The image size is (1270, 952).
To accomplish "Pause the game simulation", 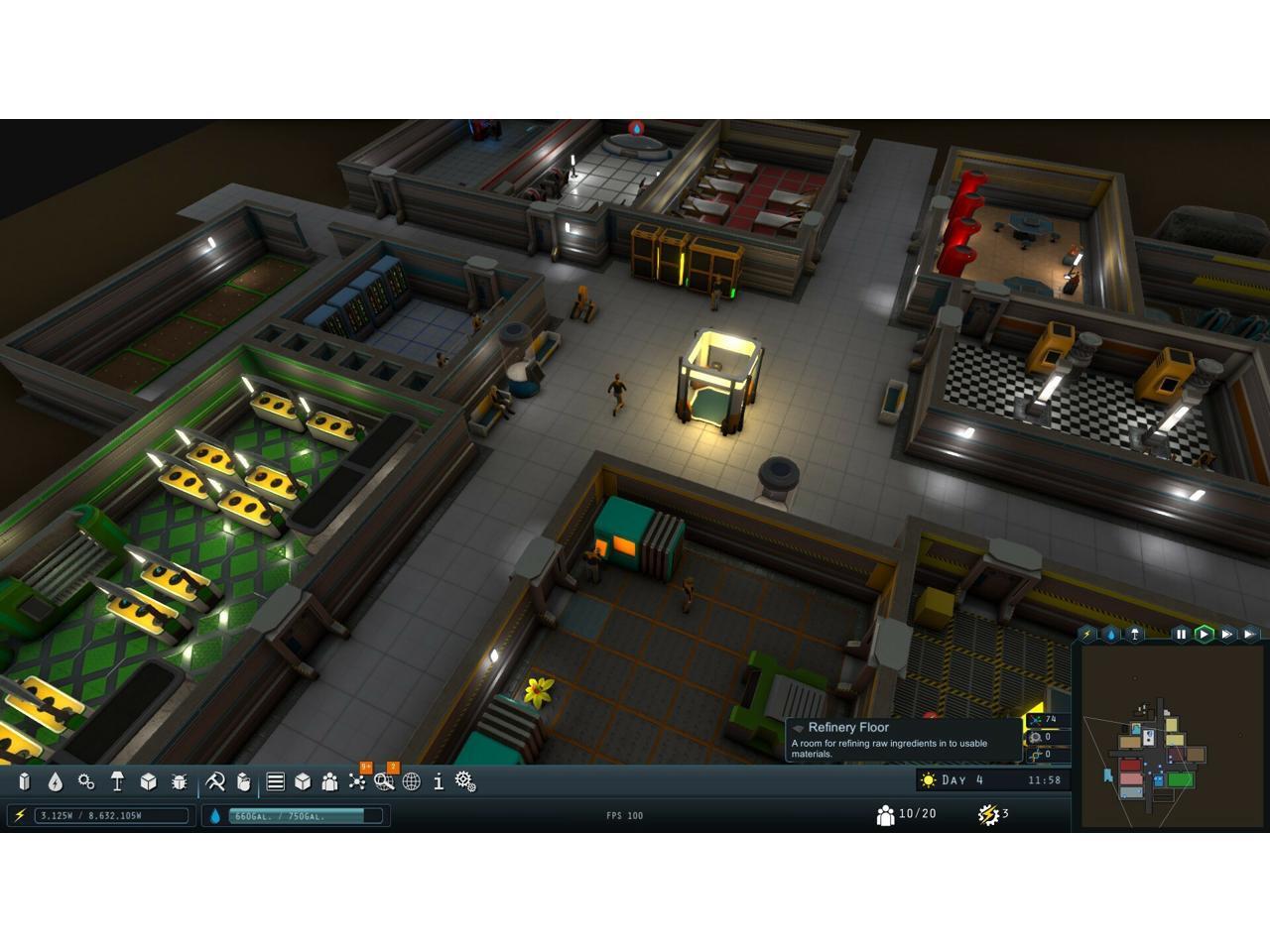I will click(x=1181, y=634).
